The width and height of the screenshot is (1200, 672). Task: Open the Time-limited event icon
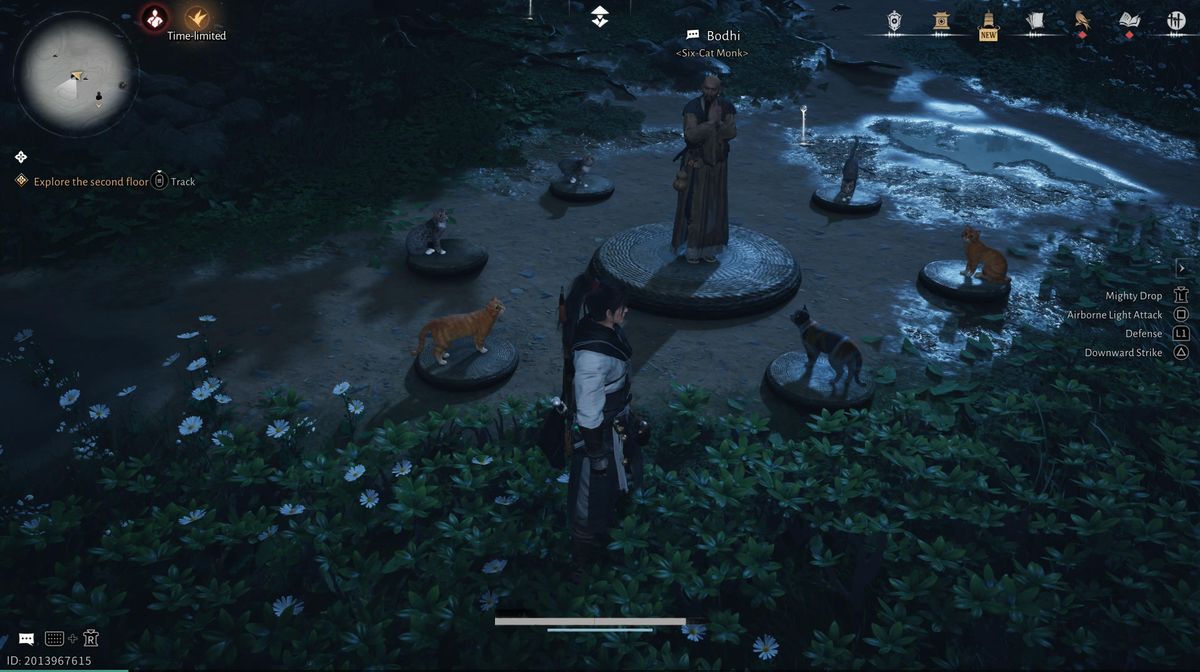click(x=196, y=18)
